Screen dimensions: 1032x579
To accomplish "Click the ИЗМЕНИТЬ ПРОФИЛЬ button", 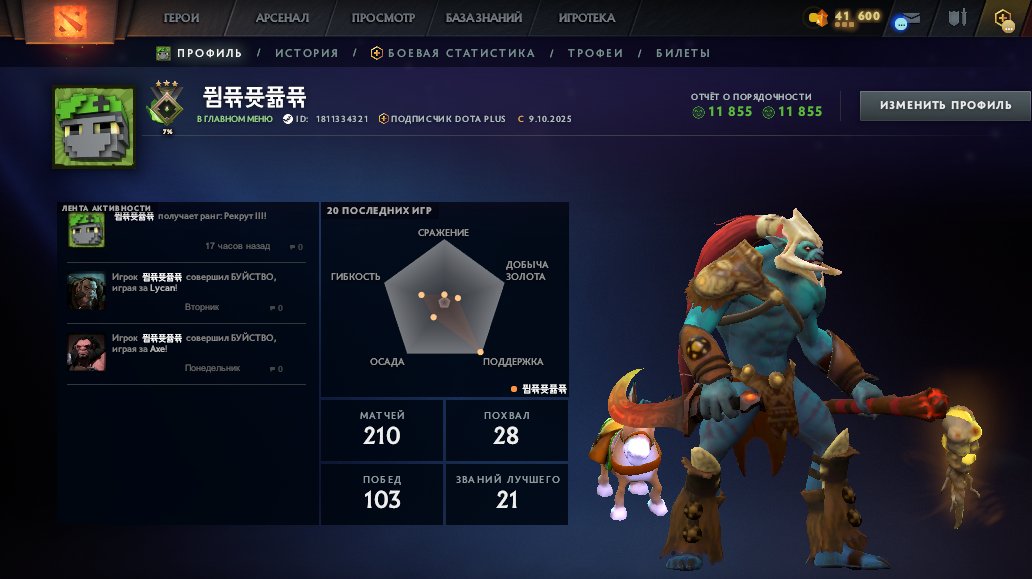I will (x=945, y=105).
